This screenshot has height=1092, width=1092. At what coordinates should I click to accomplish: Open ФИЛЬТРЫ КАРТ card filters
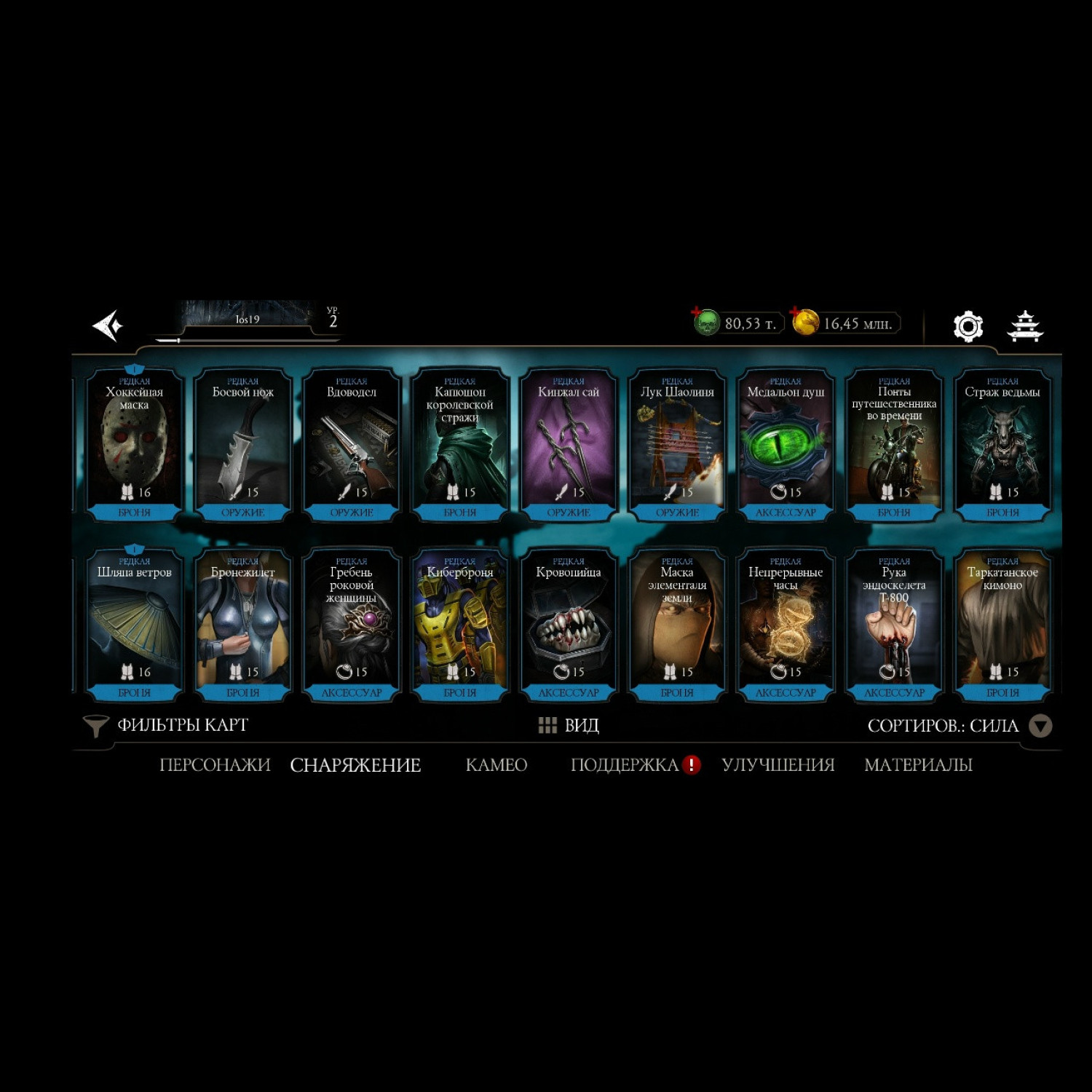pyautogui.click(x=166, y=725)
